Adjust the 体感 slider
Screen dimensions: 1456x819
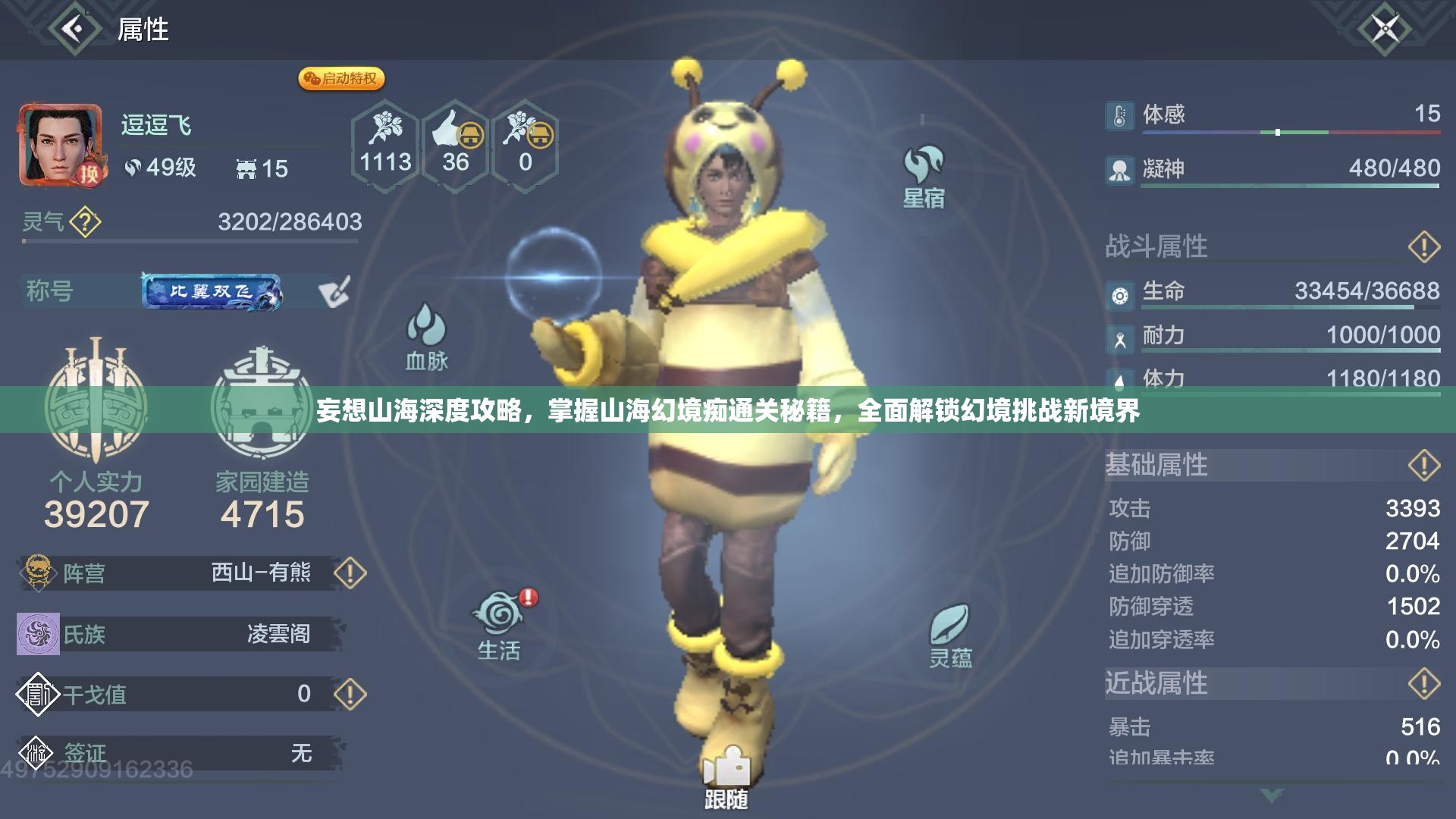[x=1278, y=130]
